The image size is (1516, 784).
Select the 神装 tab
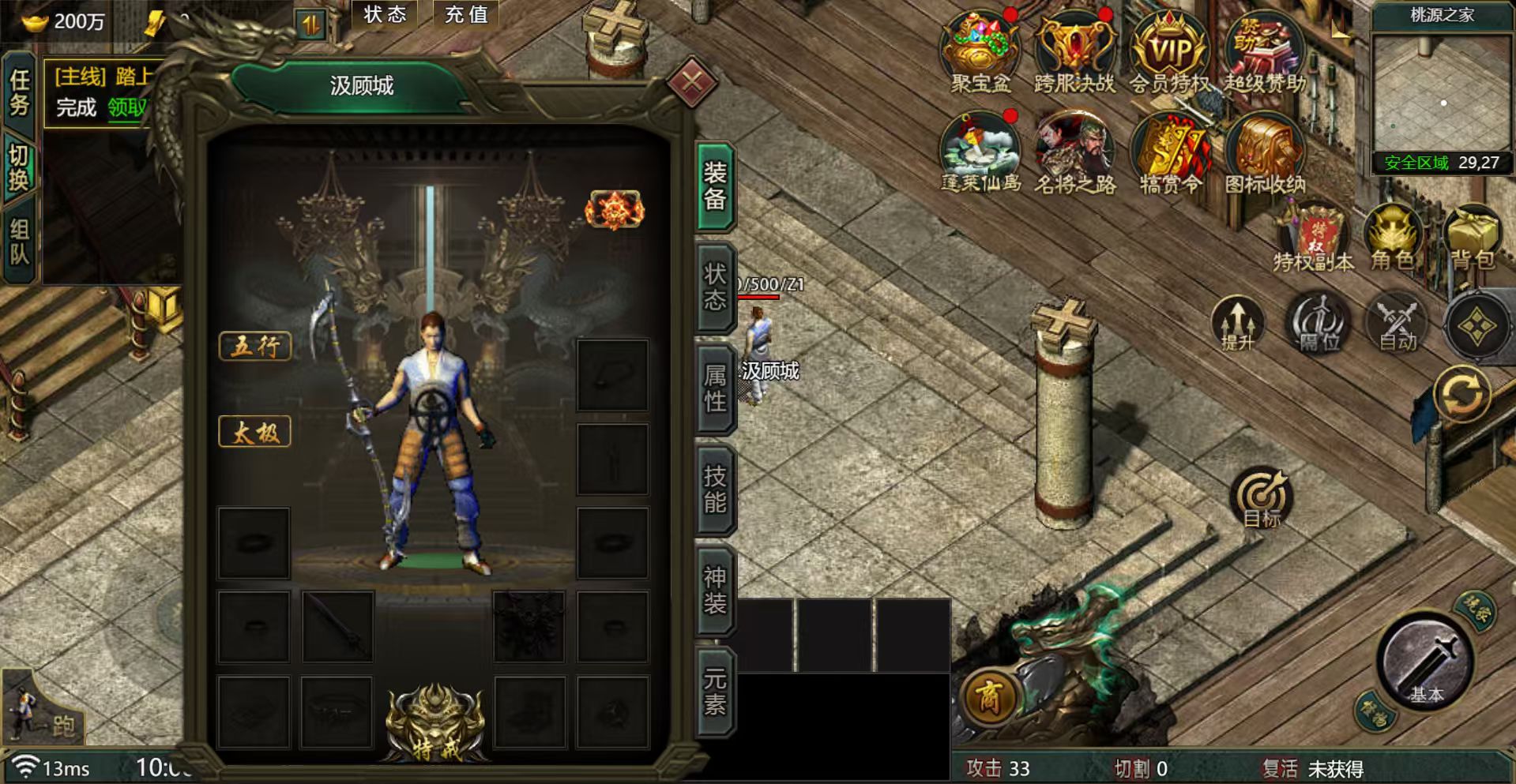(x=715, y=590)
